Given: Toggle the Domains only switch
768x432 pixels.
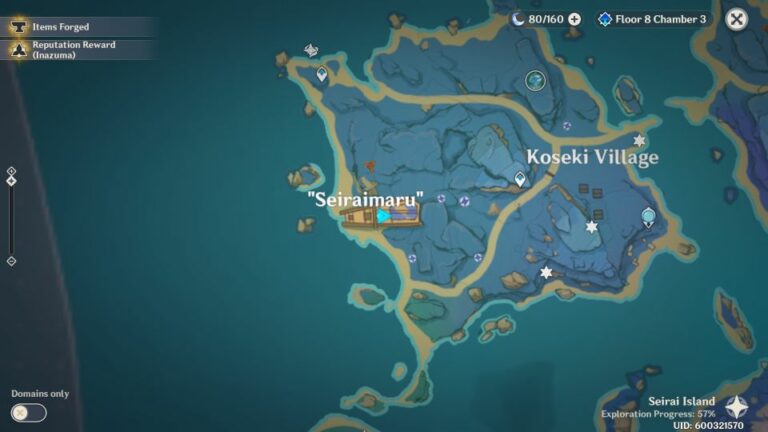Looking at the screenshot, I should pos(29,412).
